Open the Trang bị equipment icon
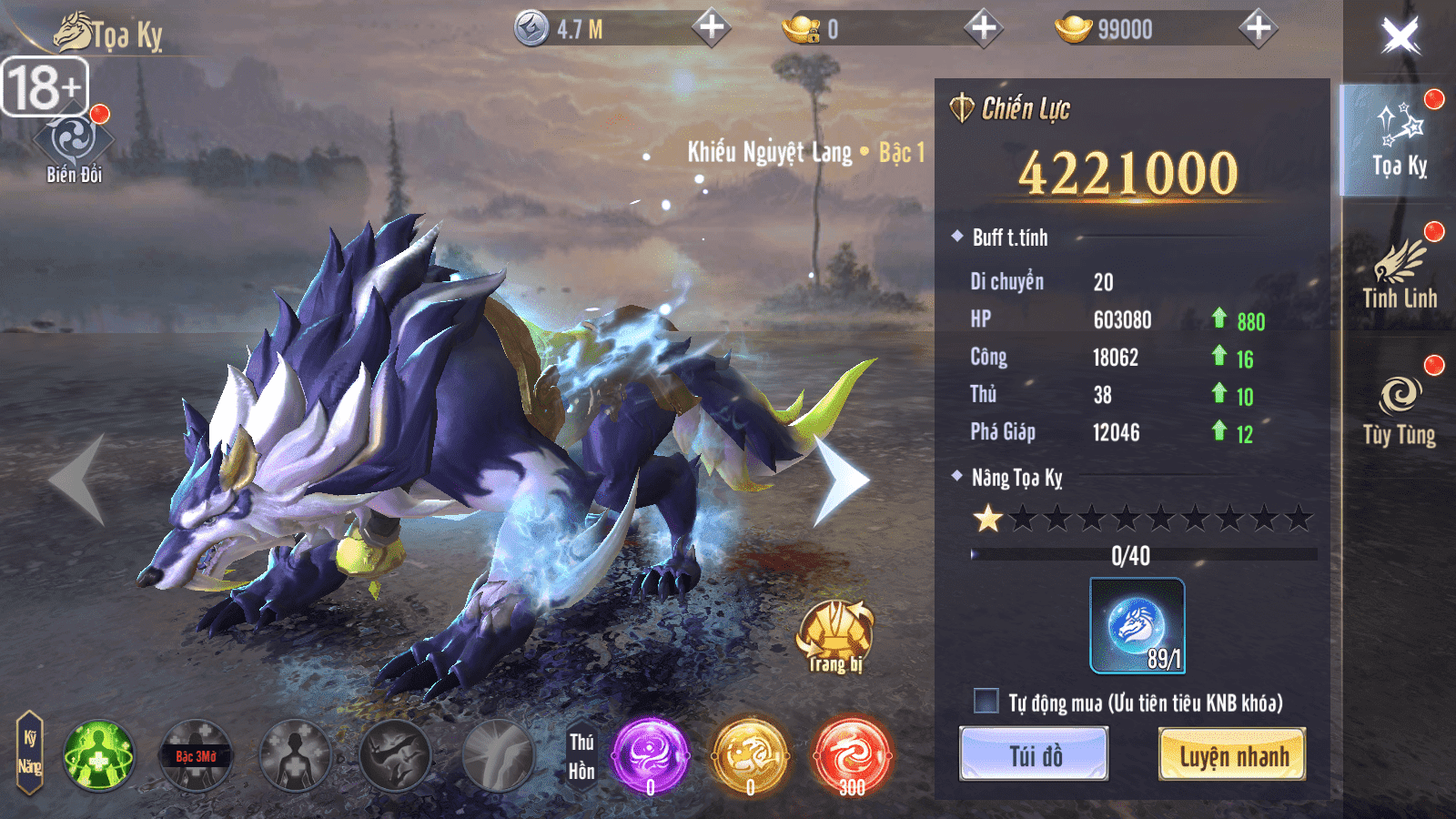 (835, 636)
